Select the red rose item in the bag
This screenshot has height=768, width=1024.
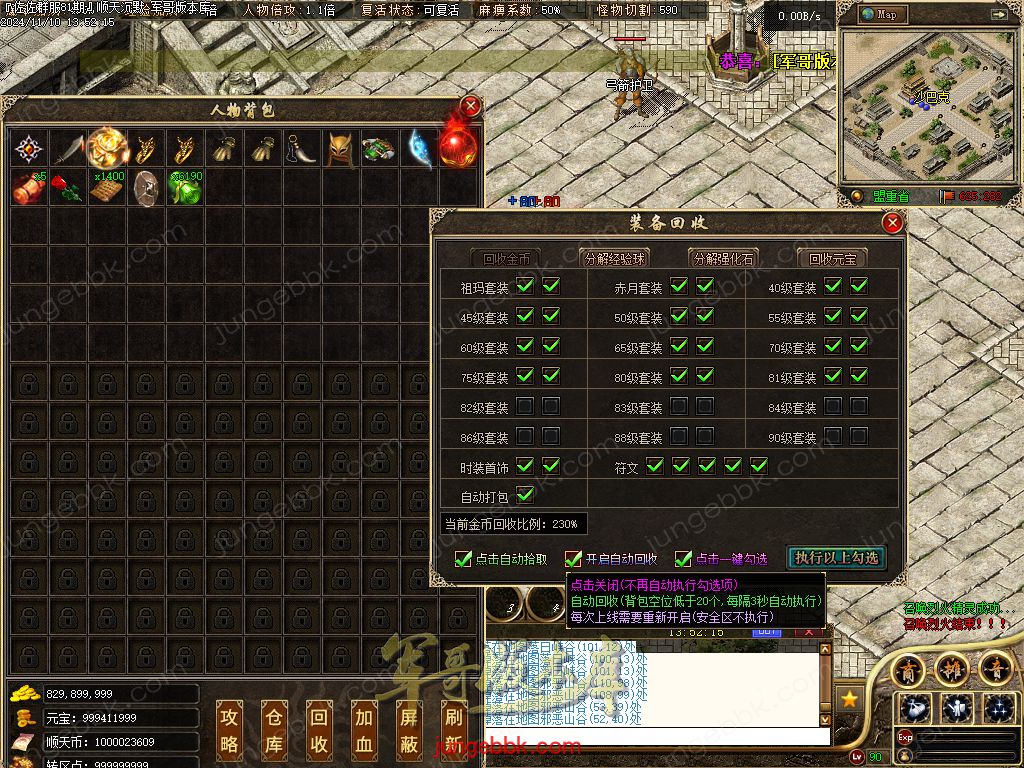coord(65,187)
